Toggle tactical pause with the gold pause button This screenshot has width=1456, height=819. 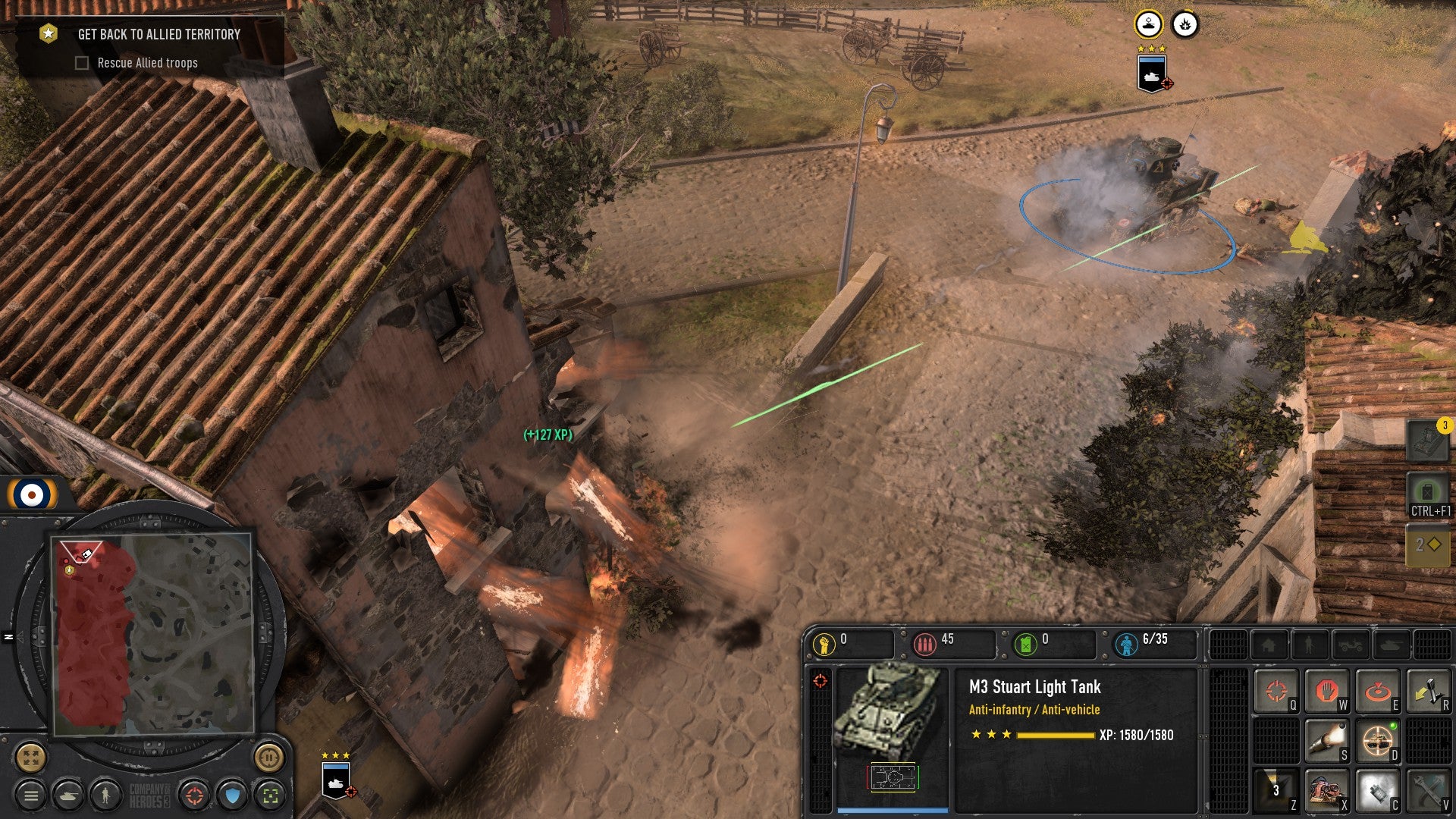tap(268, 758)
